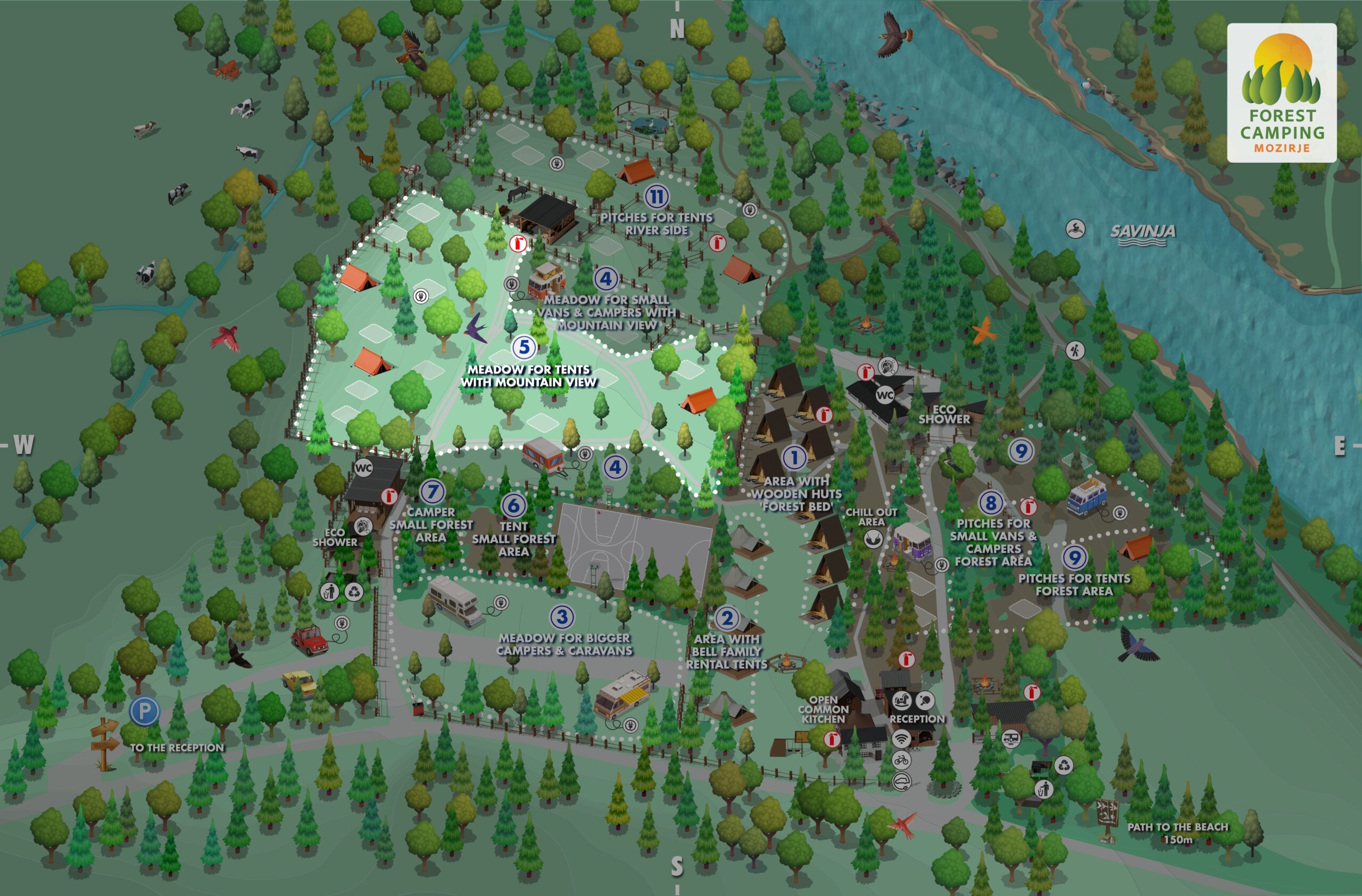Open the Forest Camping Mozirje logo

tap(1281, 93)
